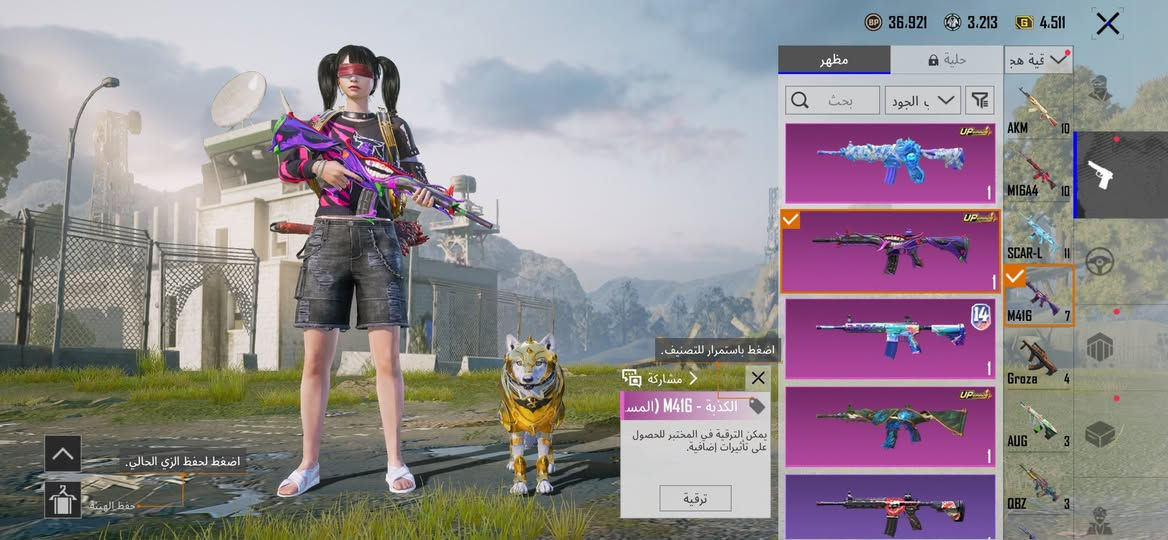Viewport: 1168px width, 540px height.
Task: Toggle the filter funnel button
Action: coord(981,100)
